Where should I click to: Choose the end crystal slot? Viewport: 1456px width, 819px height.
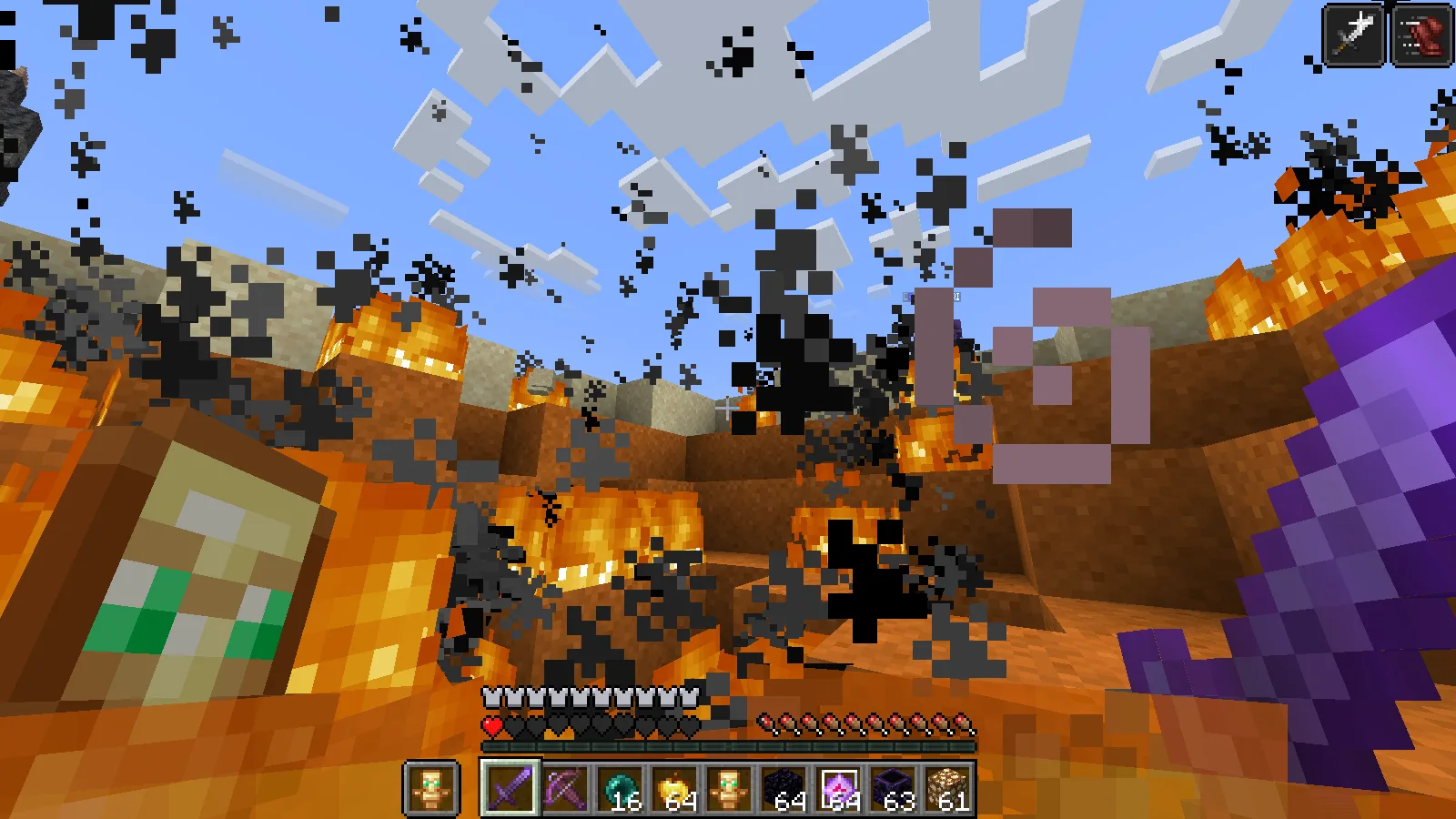pos(837,788)
